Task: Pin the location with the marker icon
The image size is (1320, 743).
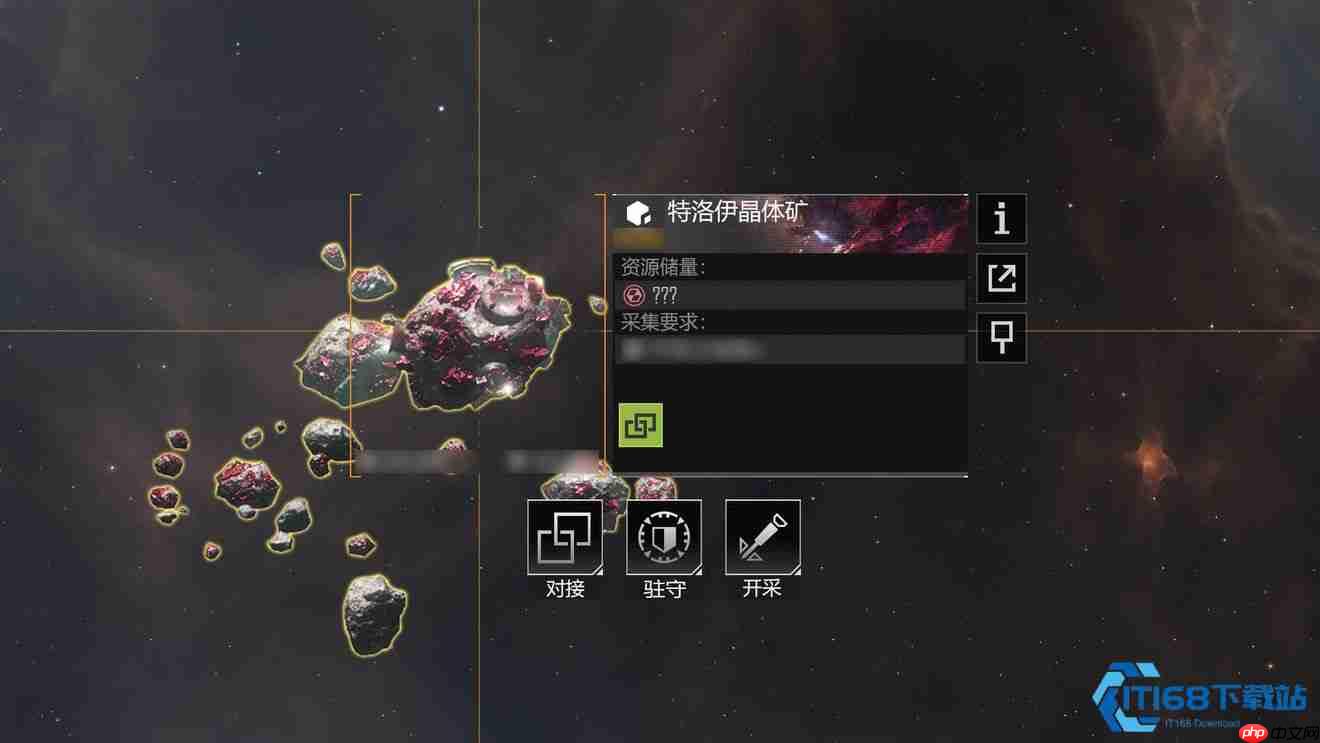Action: [1001, 337]
